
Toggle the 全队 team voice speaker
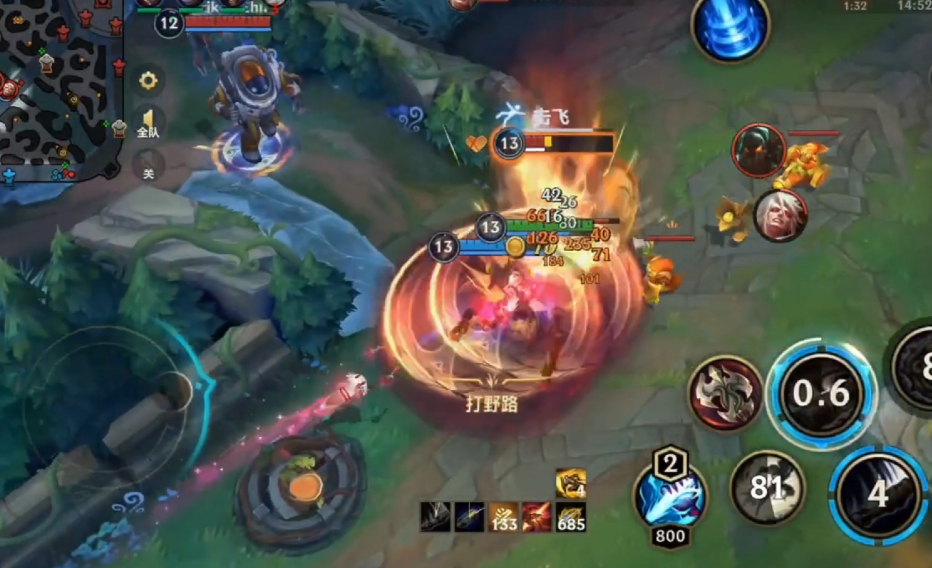148,123
